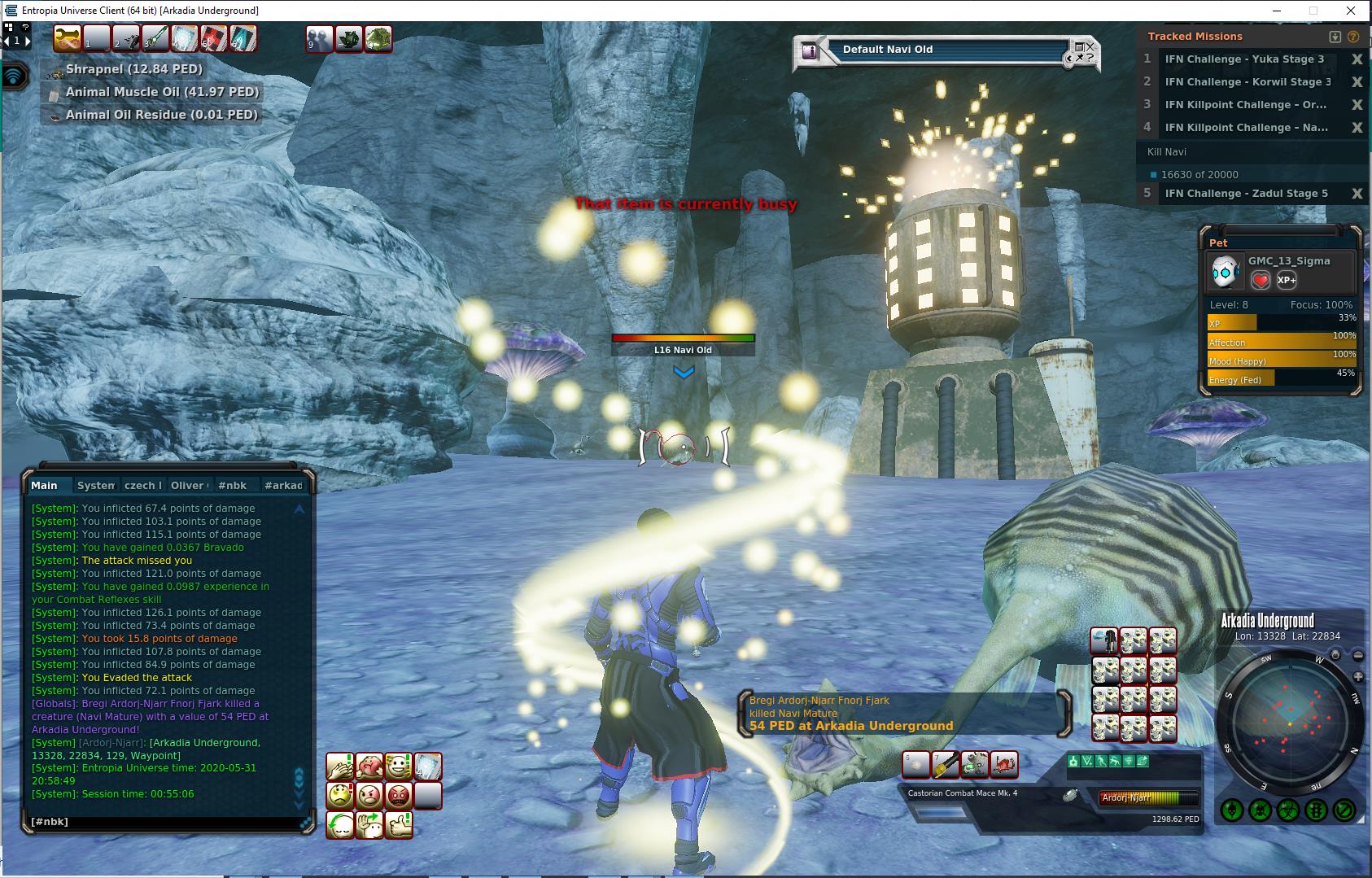Remove Yuka Stage 3 mission from tracker
This screenshot has width=1372, height=878.
1357,59
